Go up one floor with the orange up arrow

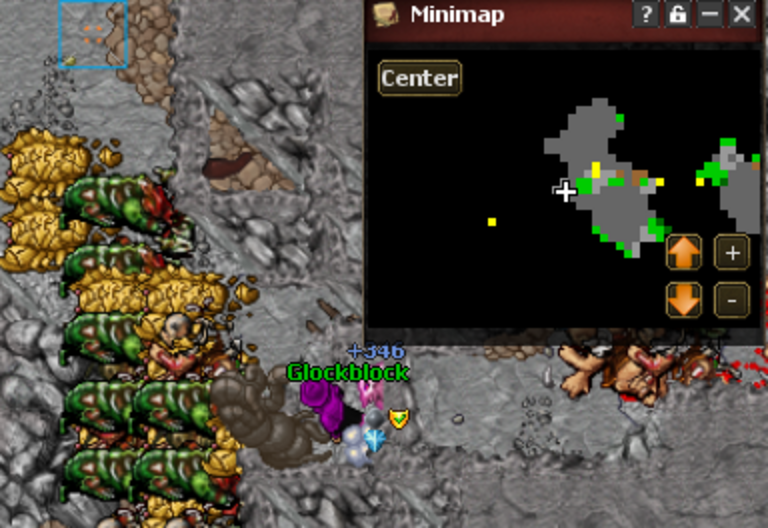pyautogui.click(x=684, y=253)
